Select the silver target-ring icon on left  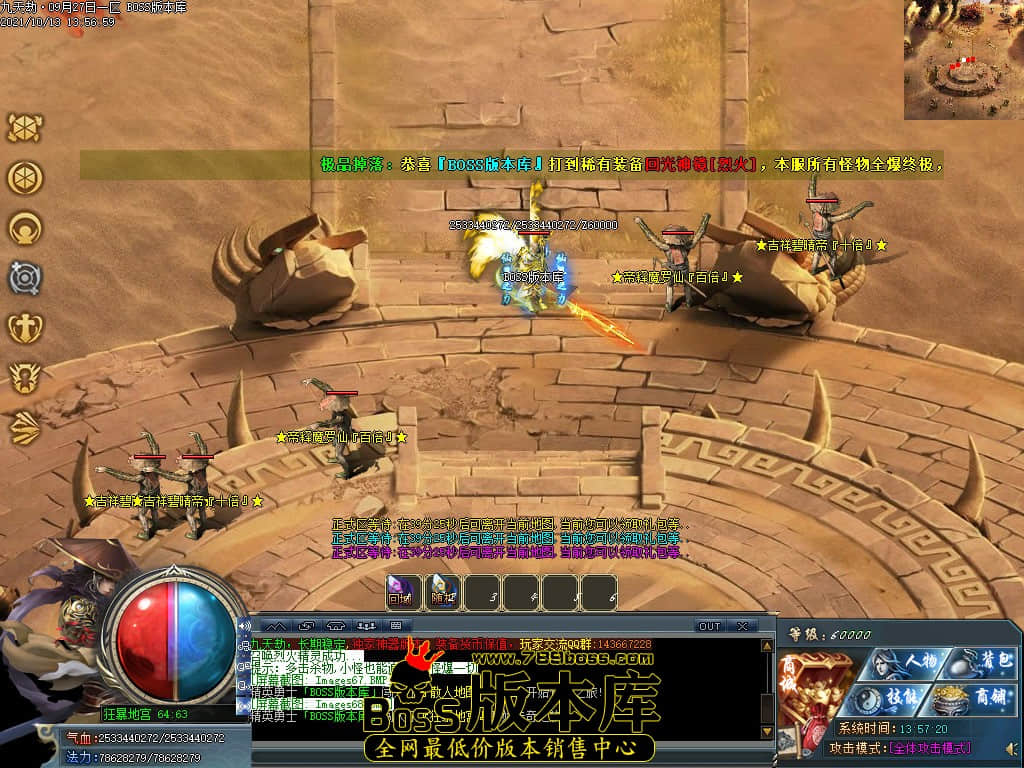(x=24, y=277)
